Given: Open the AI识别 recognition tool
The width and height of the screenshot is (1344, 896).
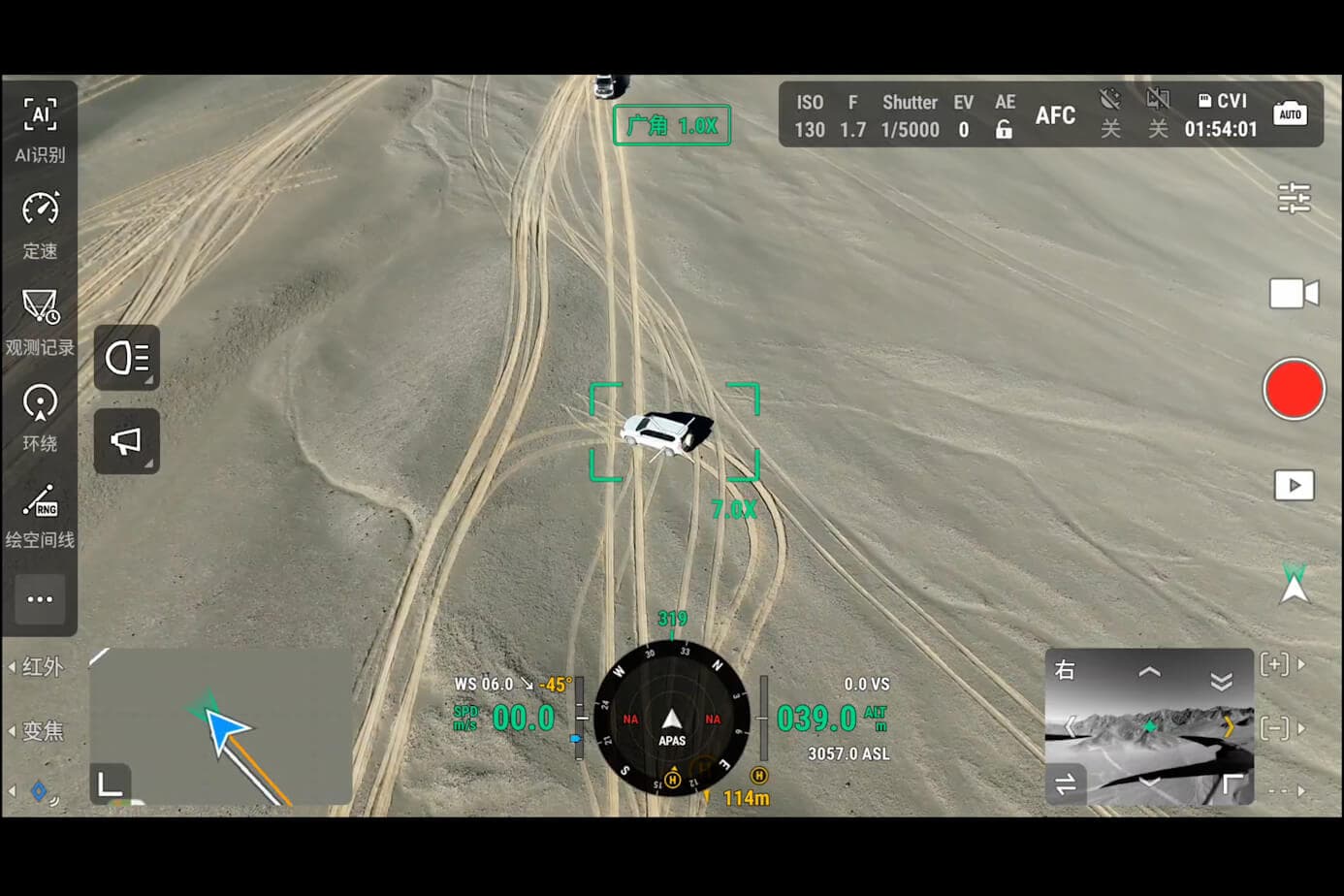Looking at the screenshot, I should 40,128.
